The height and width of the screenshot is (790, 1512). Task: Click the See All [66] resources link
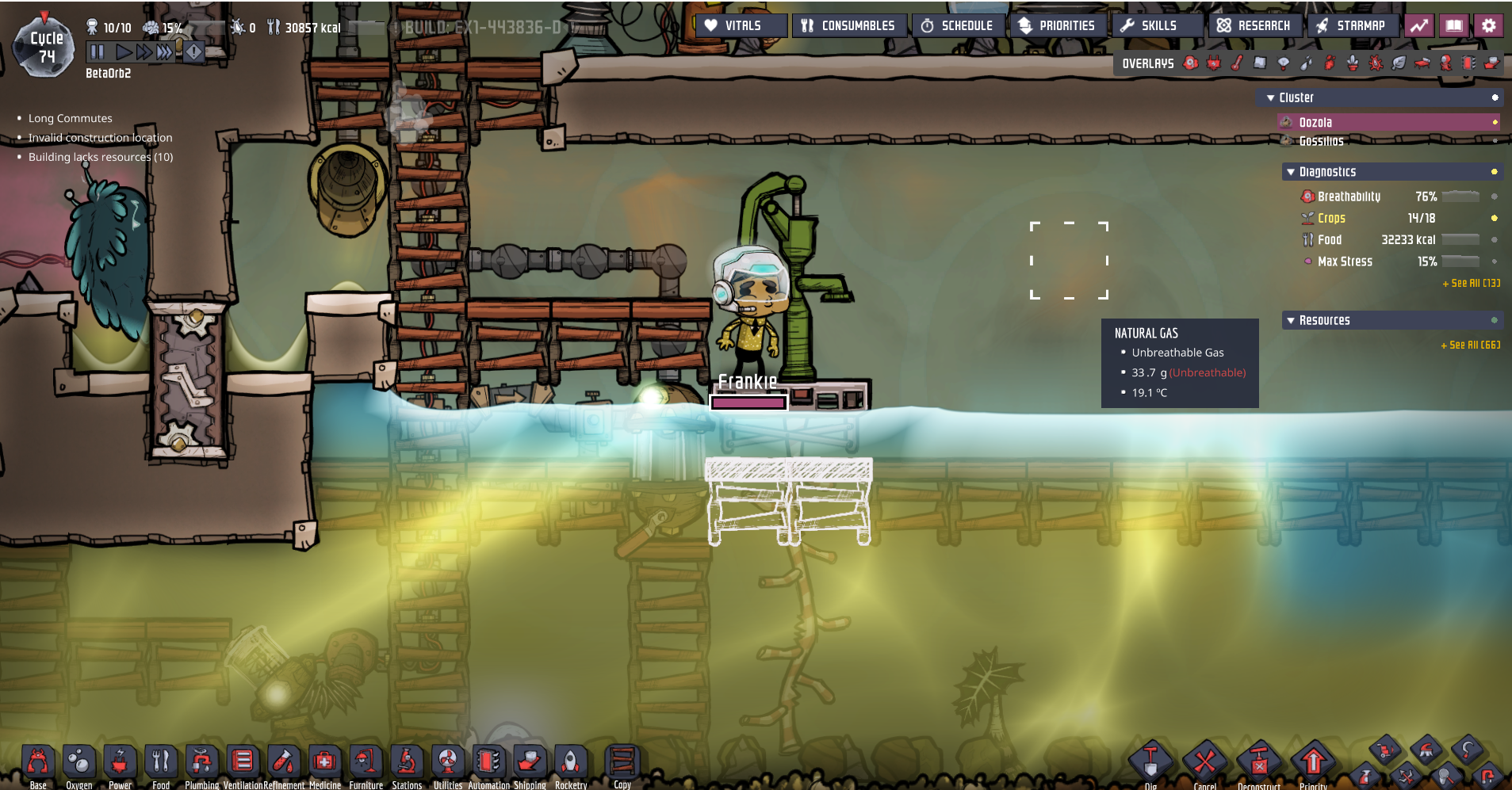click(x=1464, y=345)
